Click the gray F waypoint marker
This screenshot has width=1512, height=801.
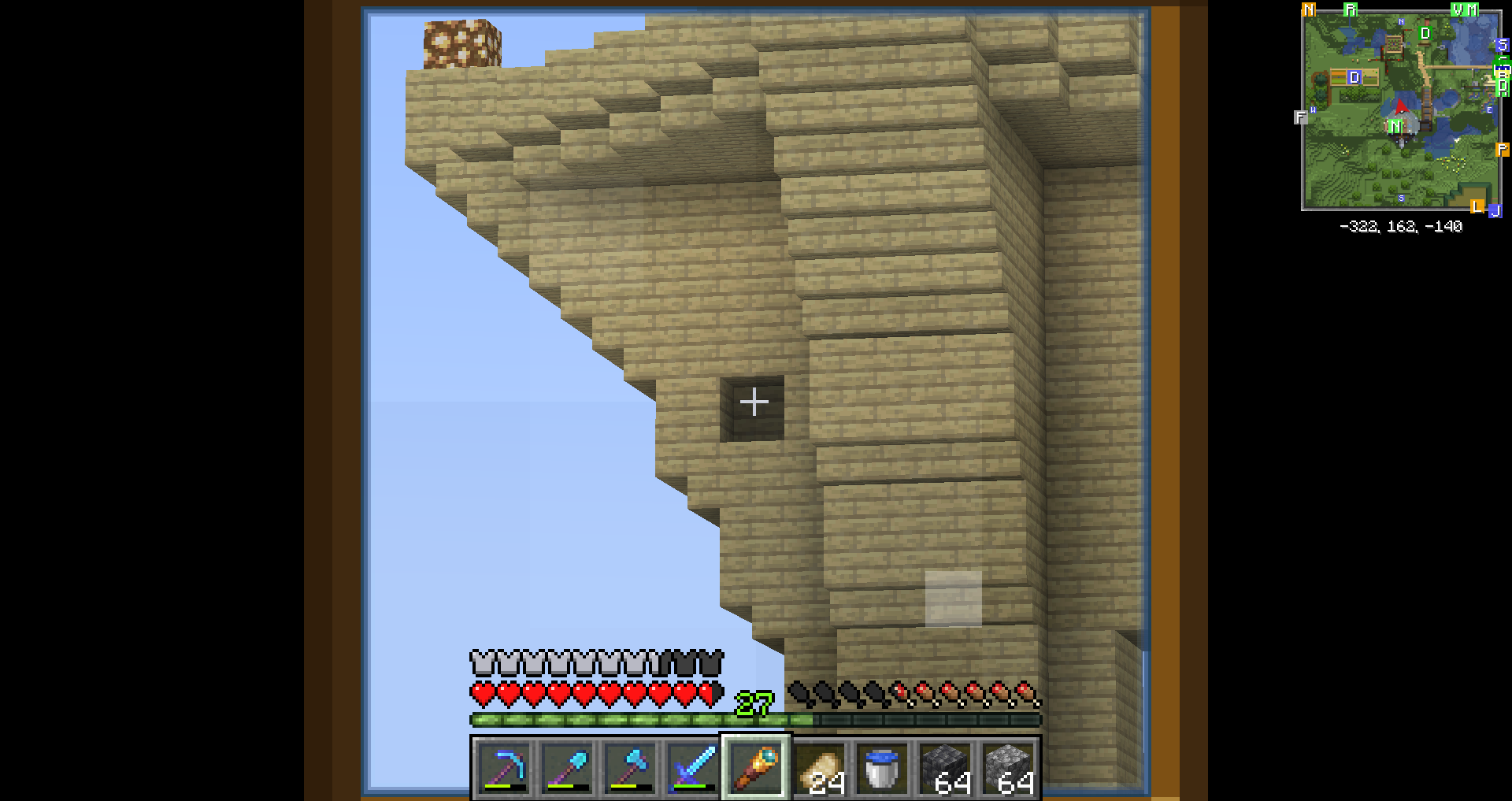click(1300, 117)
